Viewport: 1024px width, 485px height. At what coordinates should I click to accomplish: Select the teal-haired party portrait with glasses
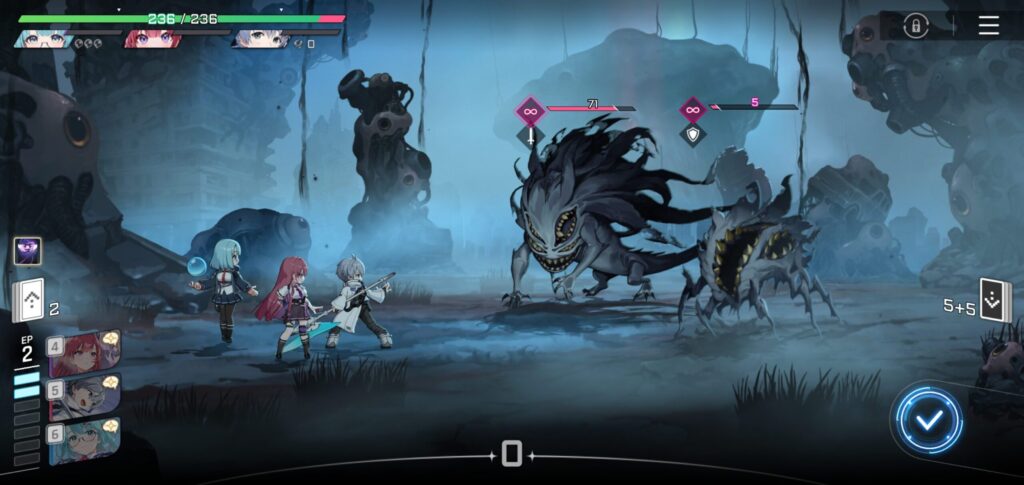[x=42, y=38]
